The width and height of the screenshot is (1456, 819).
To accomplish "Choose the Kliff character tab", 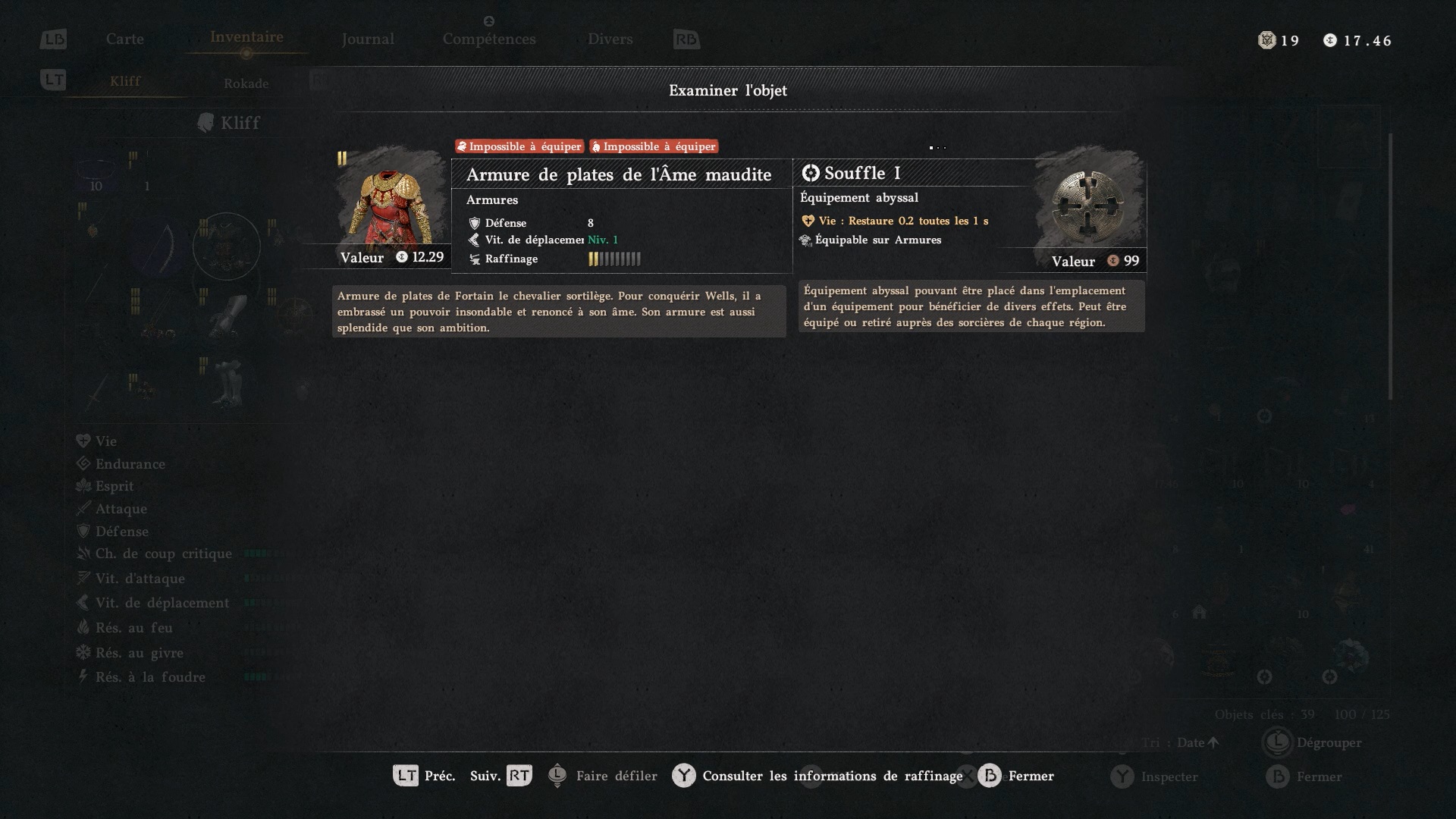I will 125,82.
